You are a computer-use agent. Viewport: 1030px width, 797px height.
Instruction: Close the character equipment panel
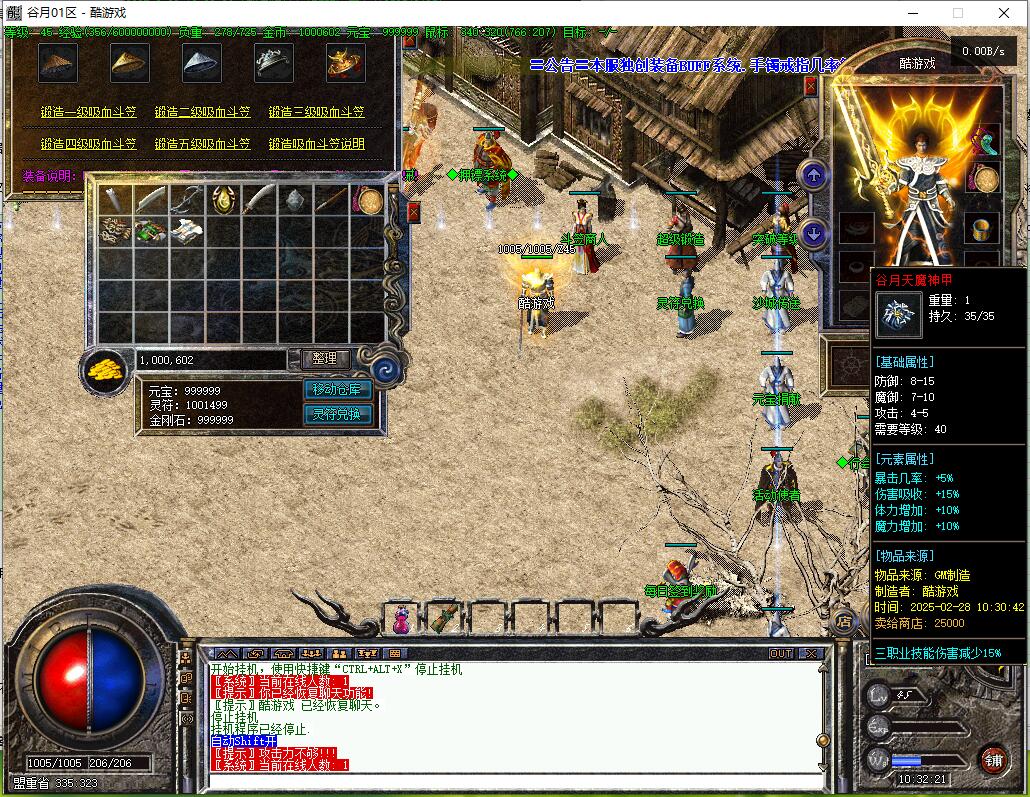(x=810, y=87)
